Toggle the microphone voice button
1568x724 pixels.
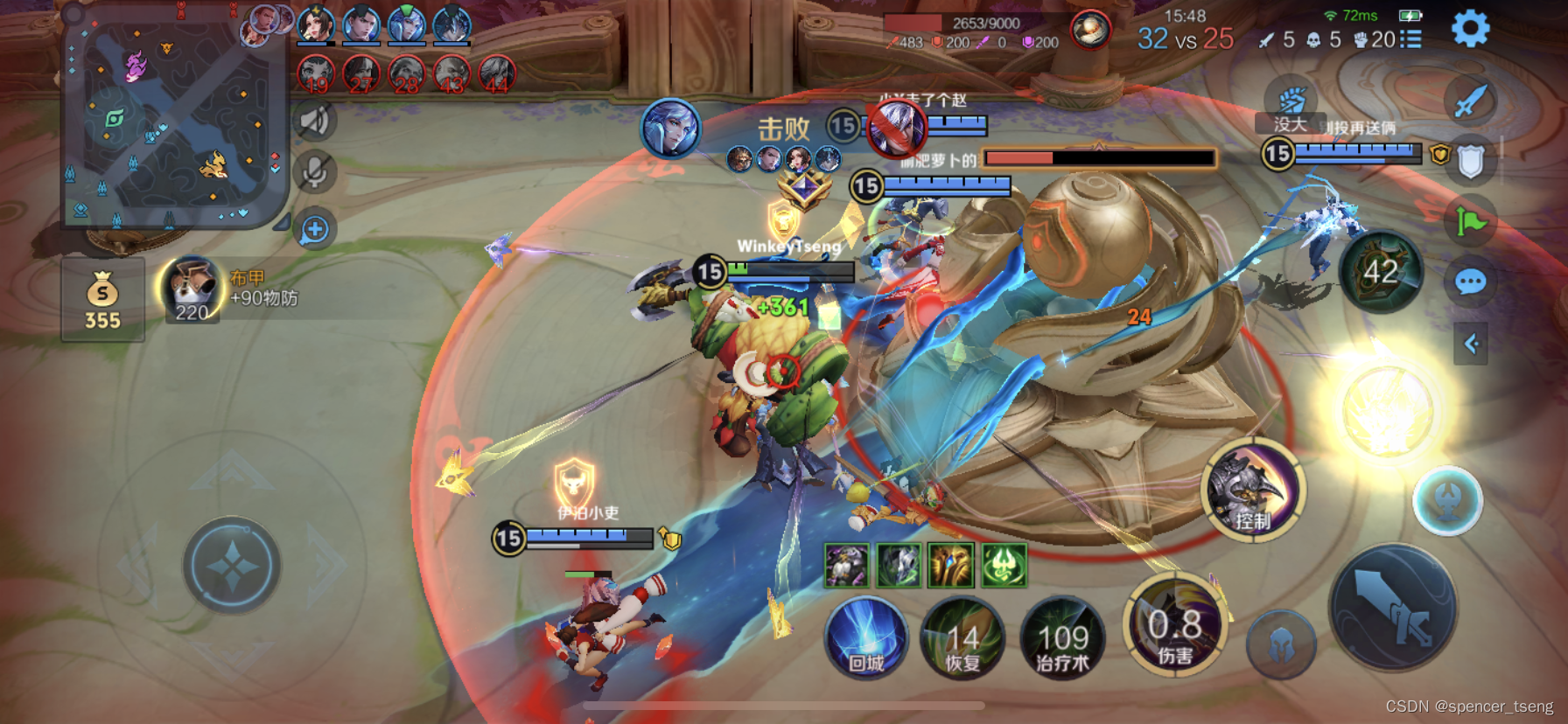(314, 172)
